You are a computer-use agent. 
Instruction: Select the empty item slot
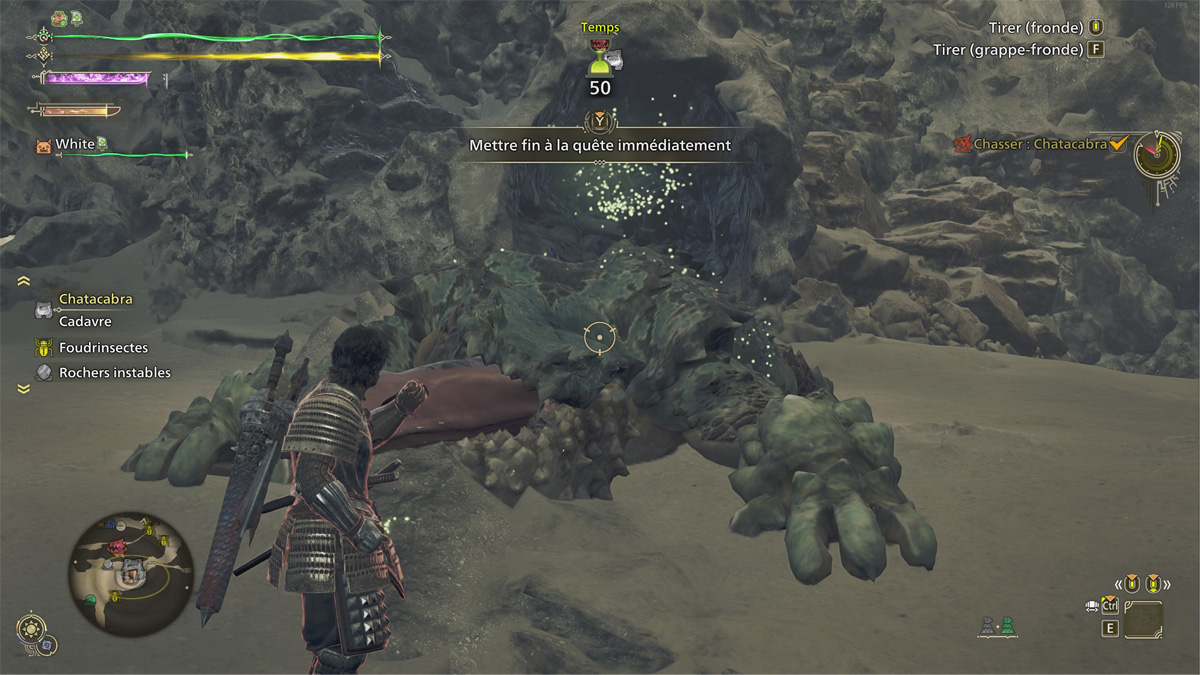pyautogui.click(x=1142, y=619)
